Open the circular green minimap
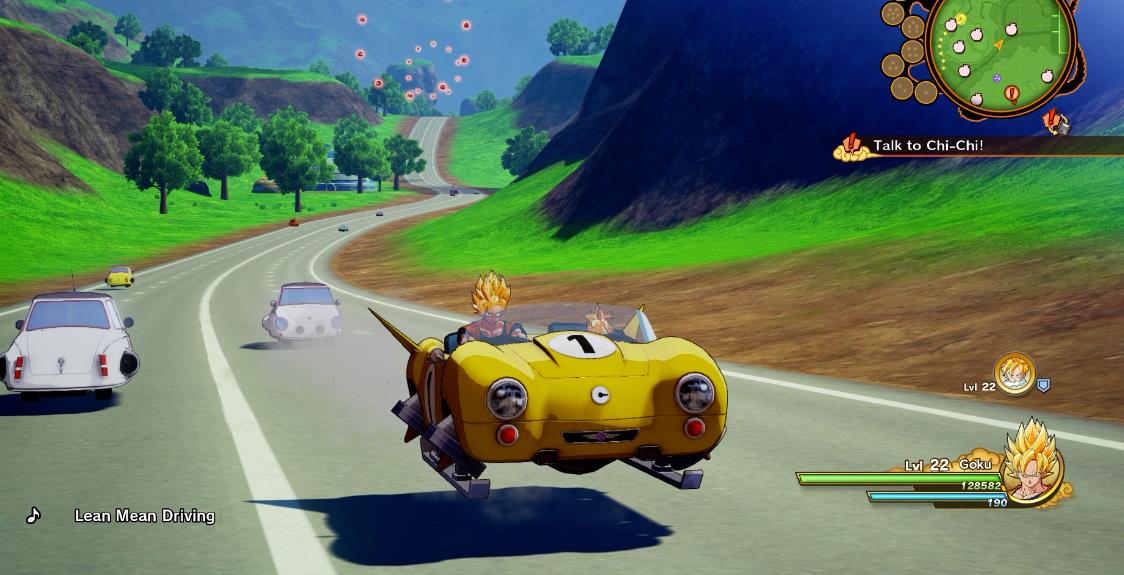 tap(999, 48)
